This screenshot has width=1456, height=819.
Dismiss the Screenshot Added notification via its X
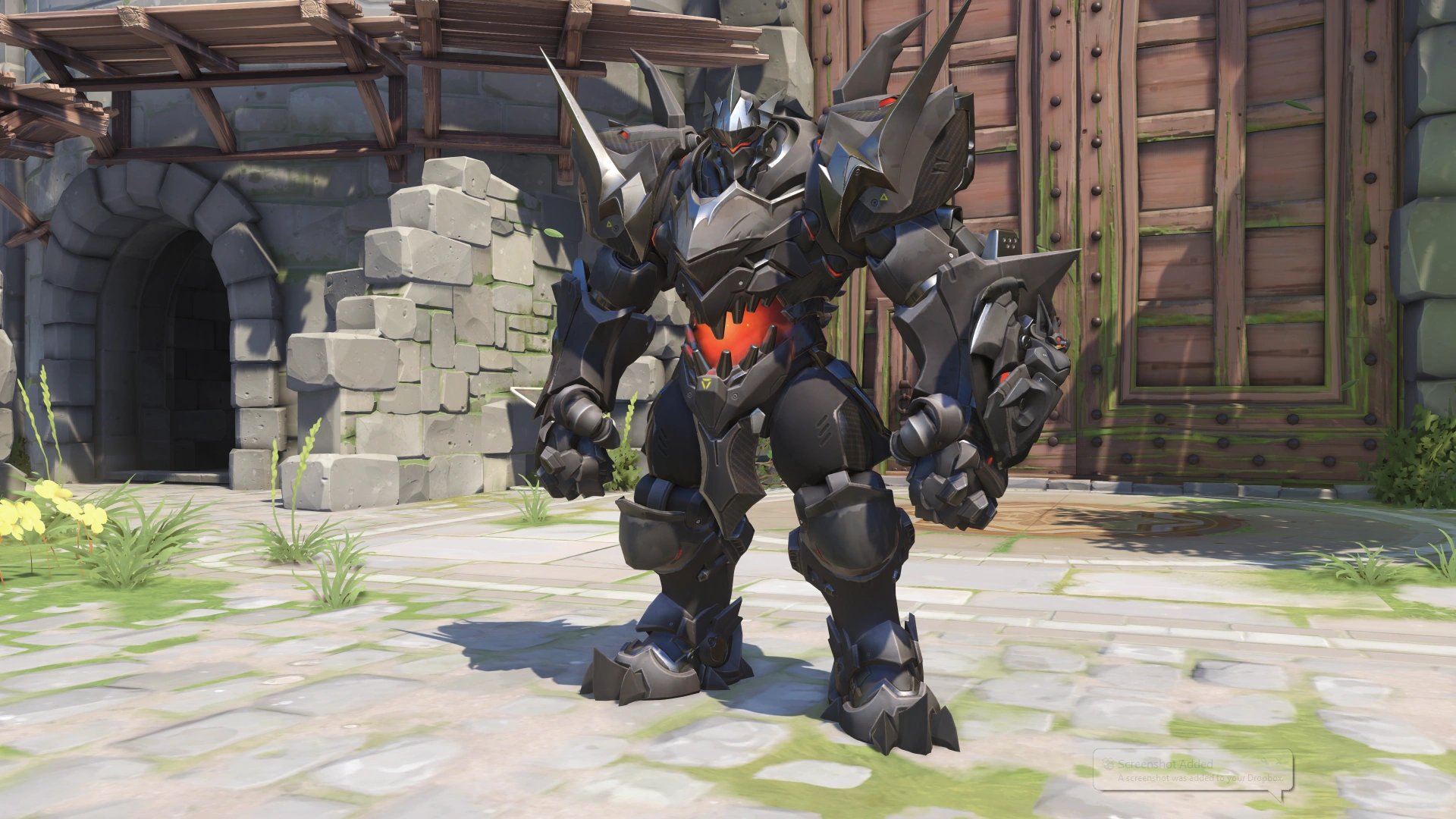point(1279,761)
